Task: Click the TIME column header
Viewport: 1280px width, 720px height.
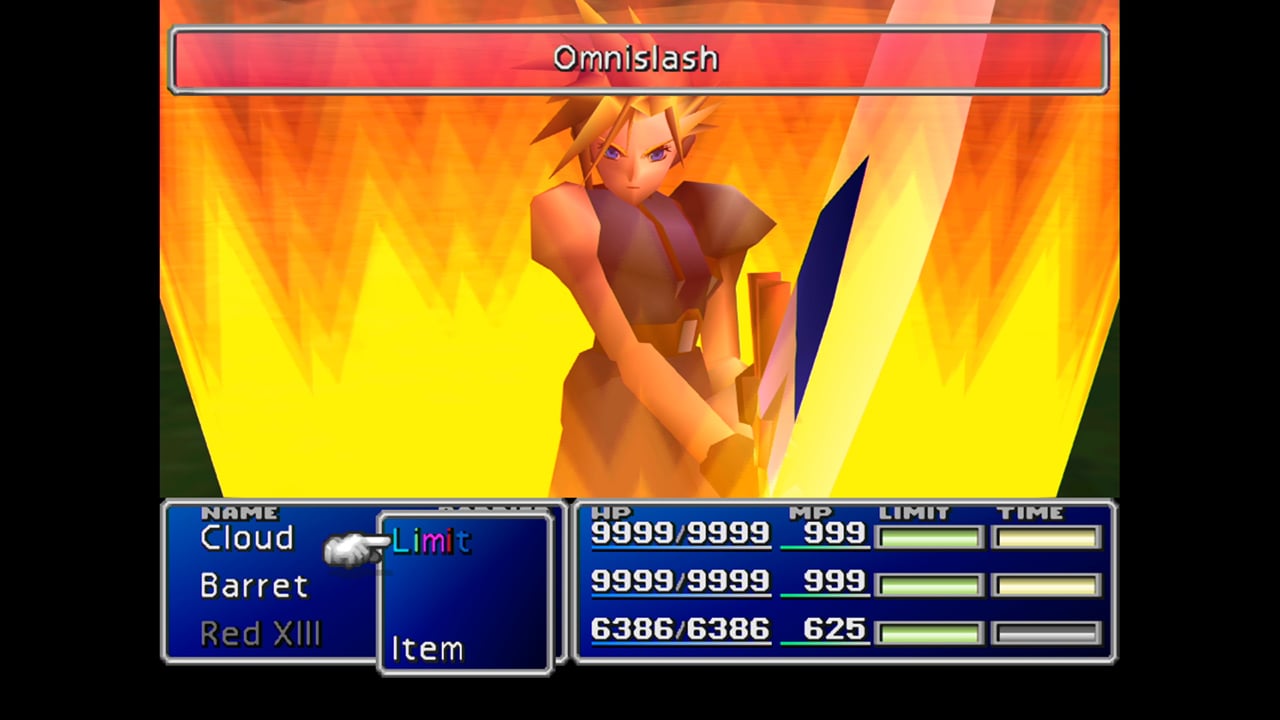Action: [1032, 513]
